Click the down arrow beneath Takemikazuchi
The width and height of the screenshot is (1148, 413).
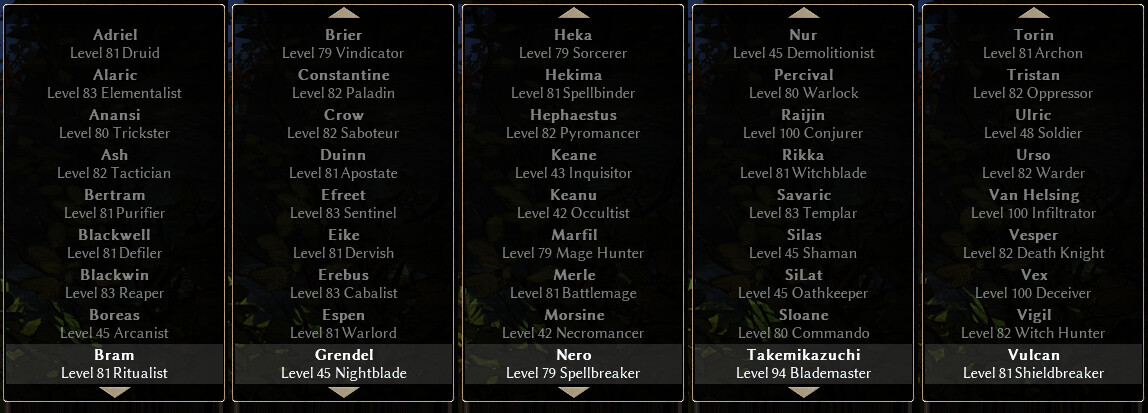803,393
